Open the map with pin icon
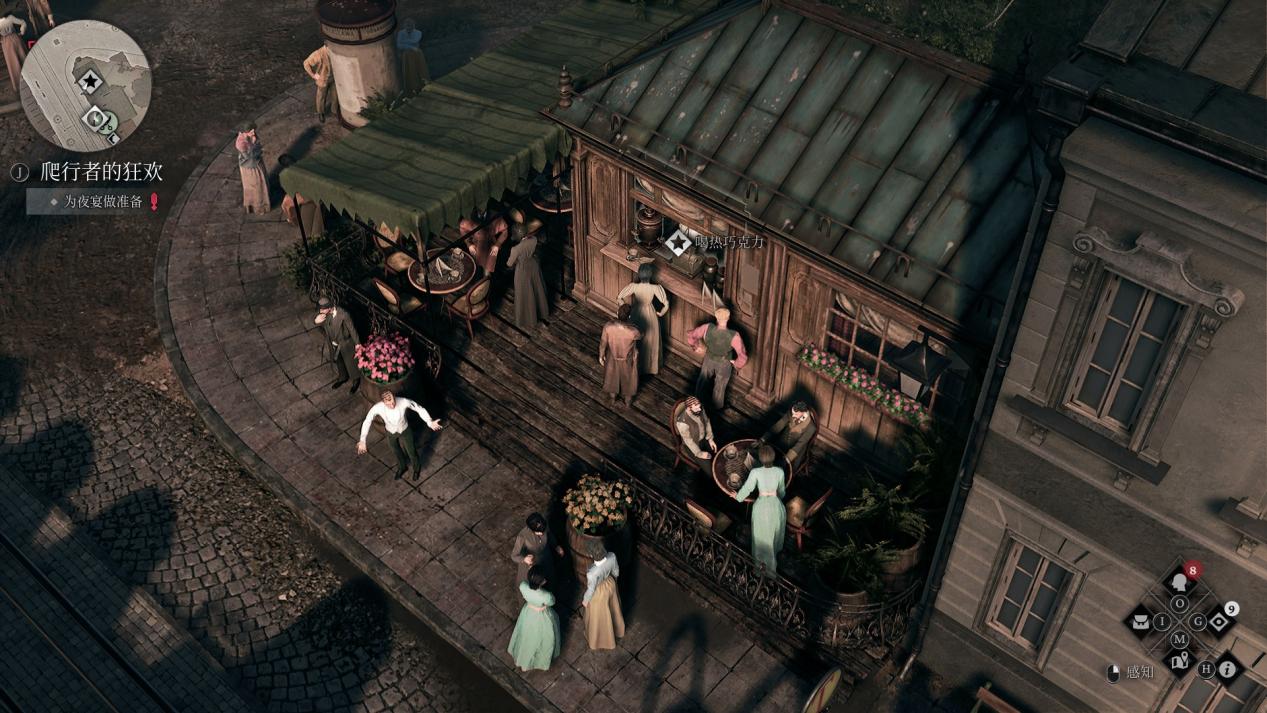Screen dimensions: 1267x713 coord(1180,660)
